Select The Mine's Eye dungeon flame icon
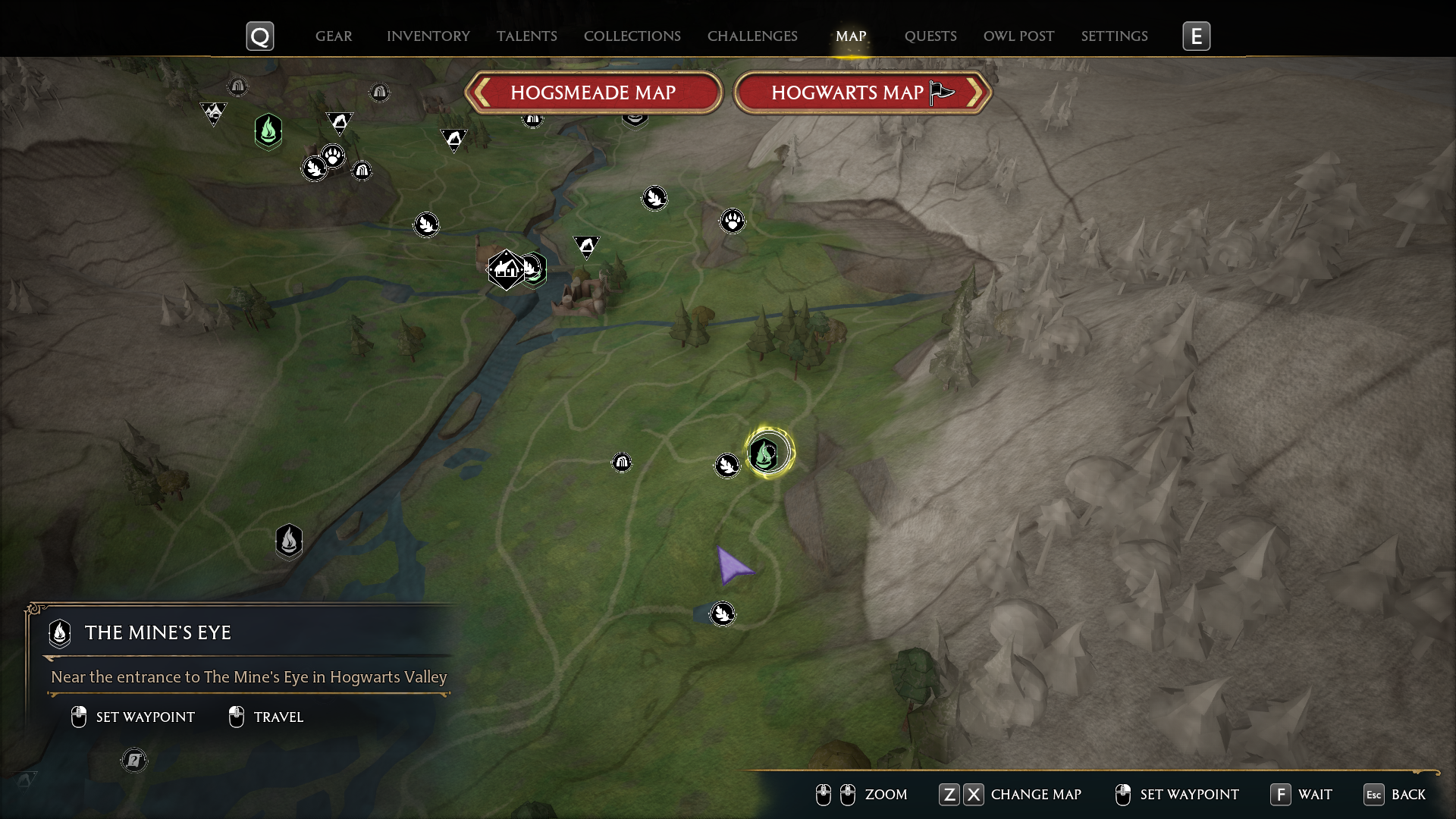Screen dimensions: 1456x819 pos(289,541)
